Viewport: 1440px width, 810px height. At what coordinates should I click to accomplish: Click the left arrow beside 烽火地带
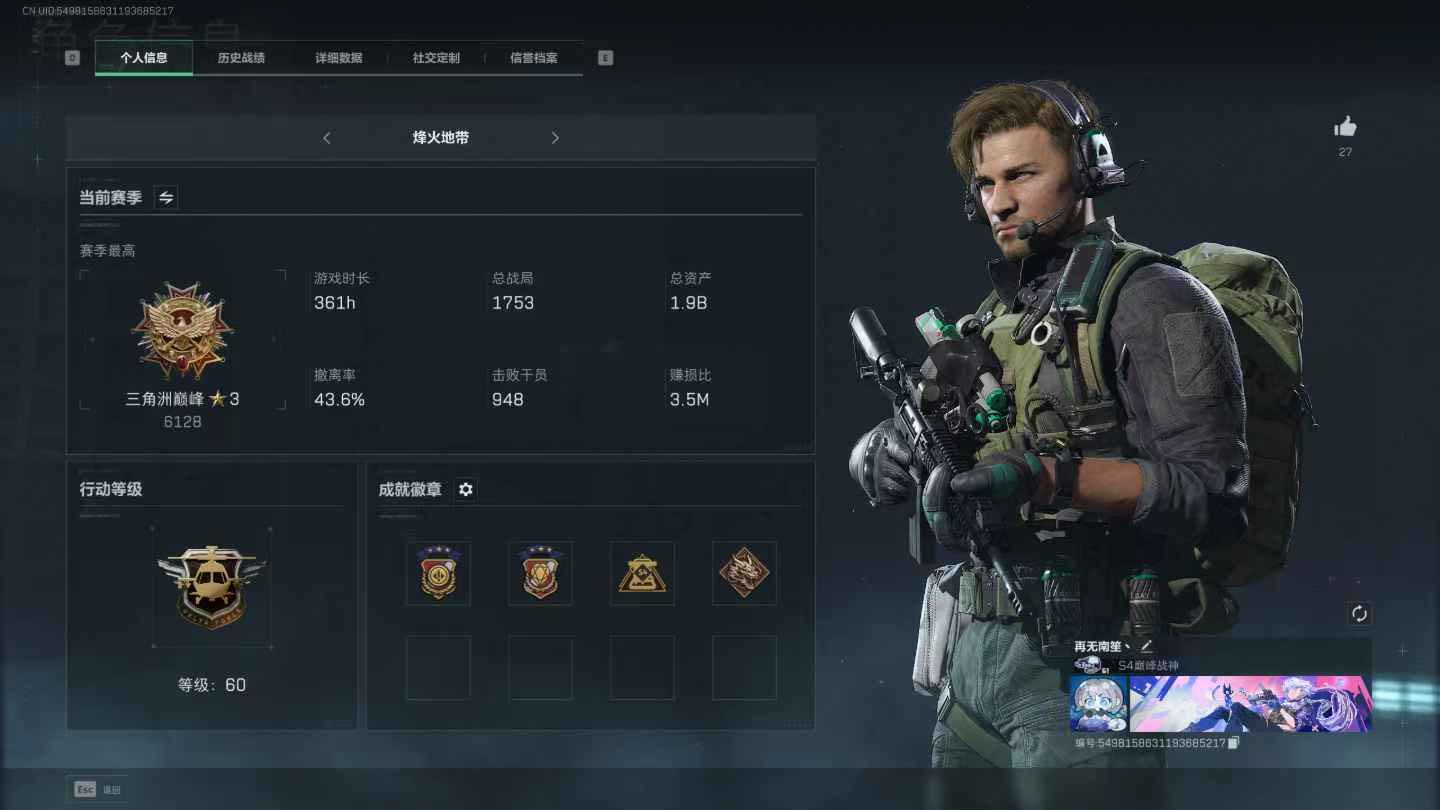(x=327, y=138)
